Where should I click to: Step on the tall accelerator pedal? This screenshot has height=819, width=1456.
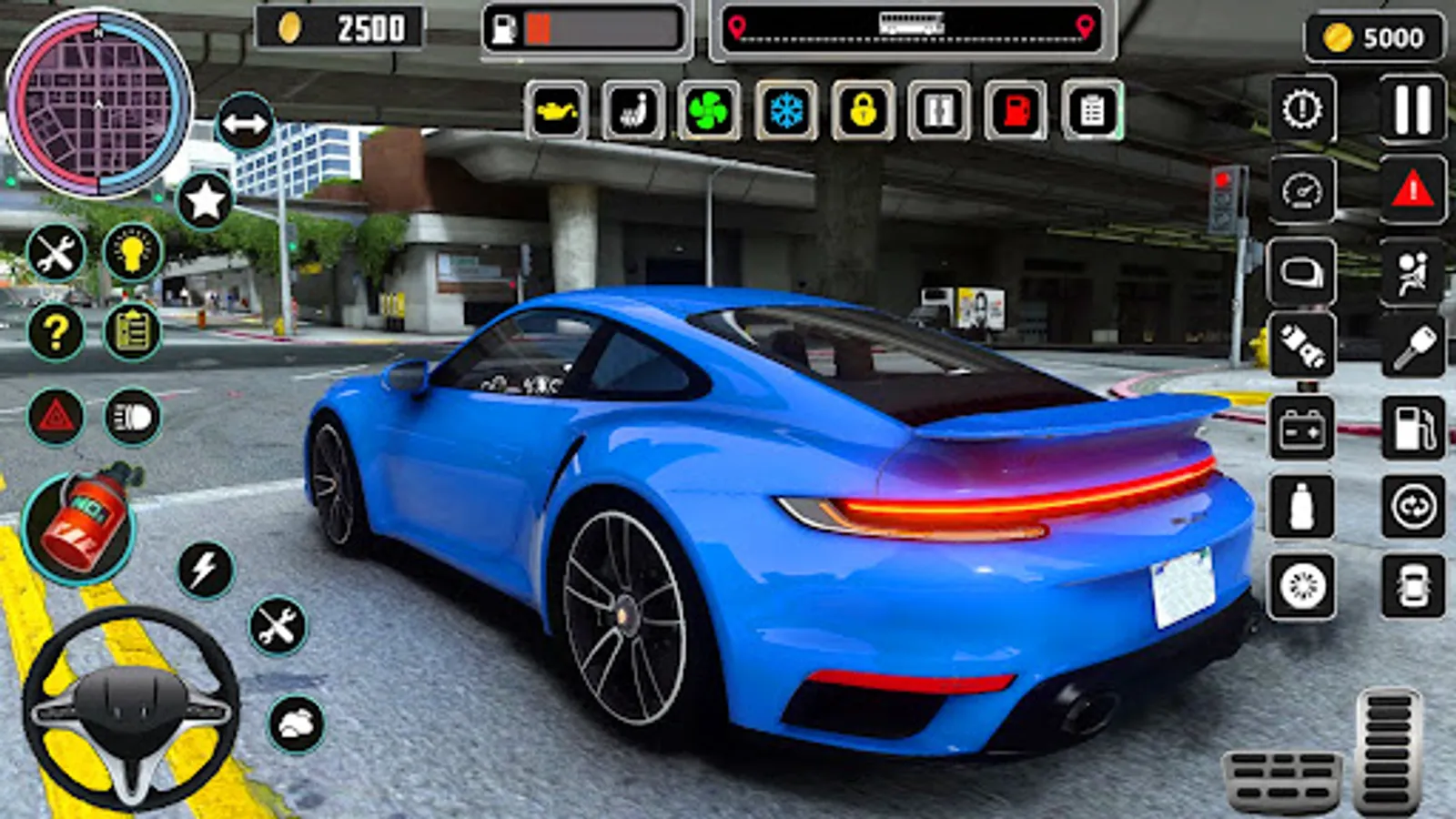(x=1387, y=749)
